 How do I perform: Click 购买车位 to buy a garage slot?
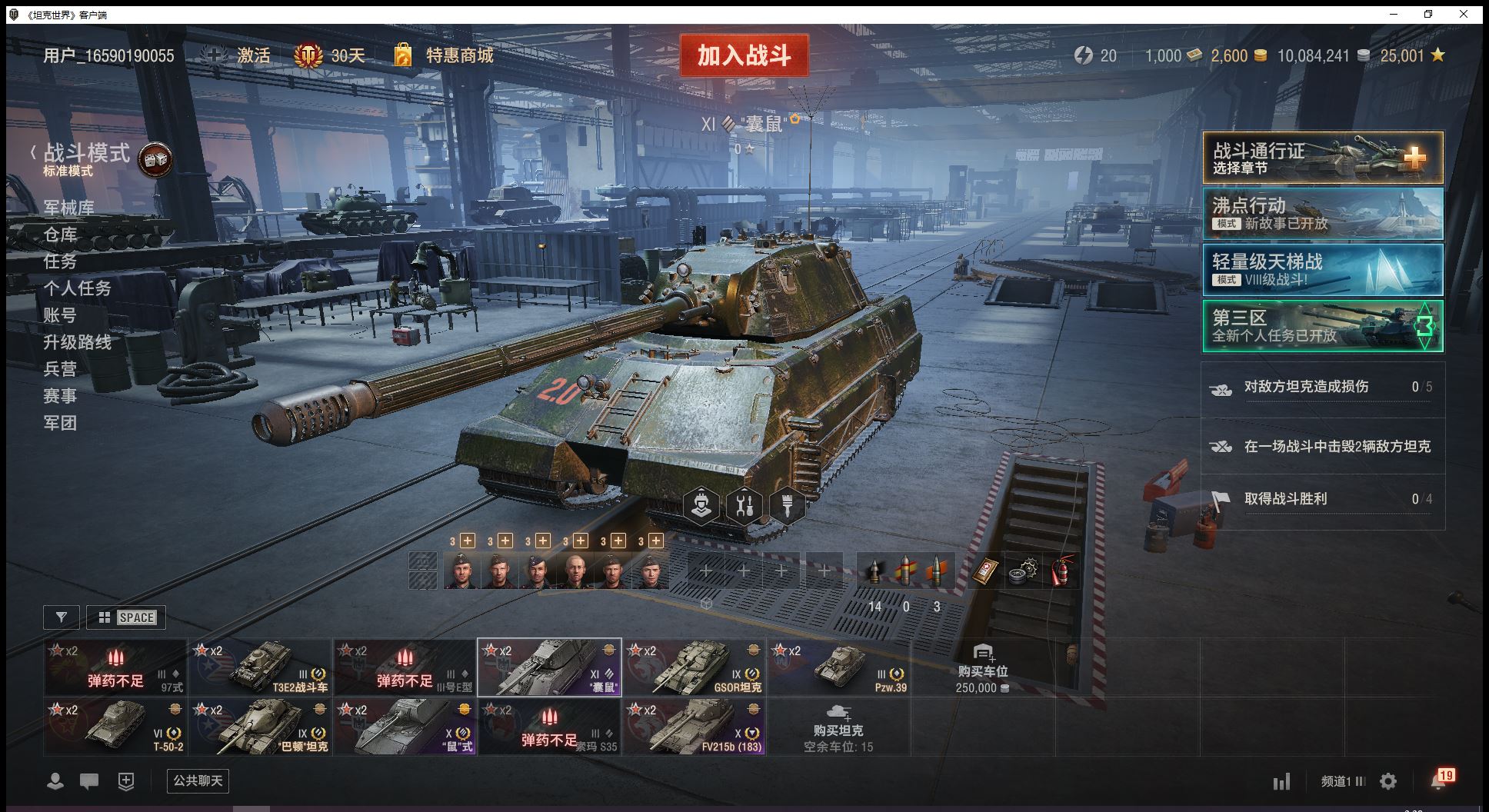(x=981, y=667)
